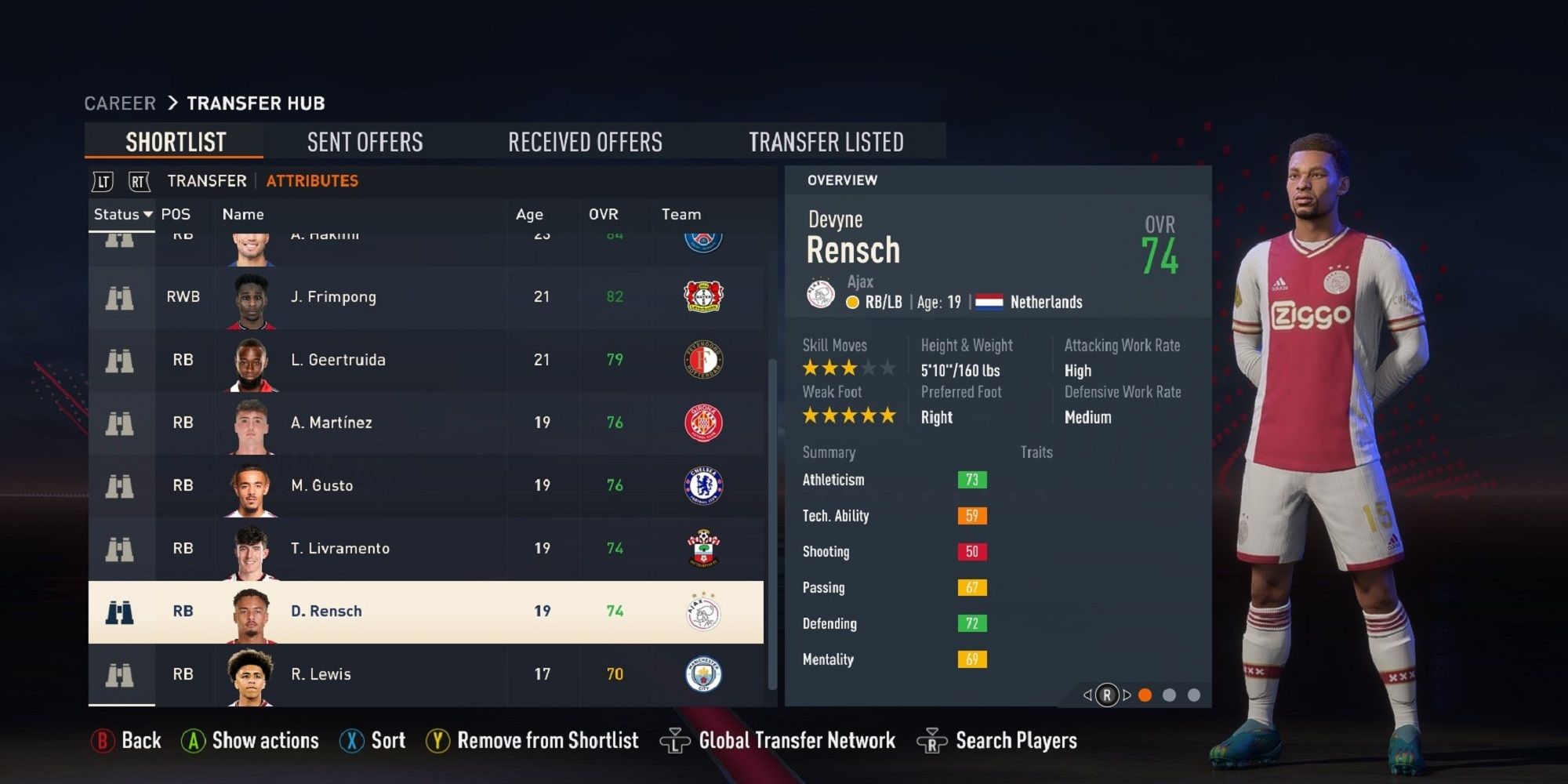Open the Global Transfer Network
This screenshot has width=1568, height=784.
(x=798, y=740)
